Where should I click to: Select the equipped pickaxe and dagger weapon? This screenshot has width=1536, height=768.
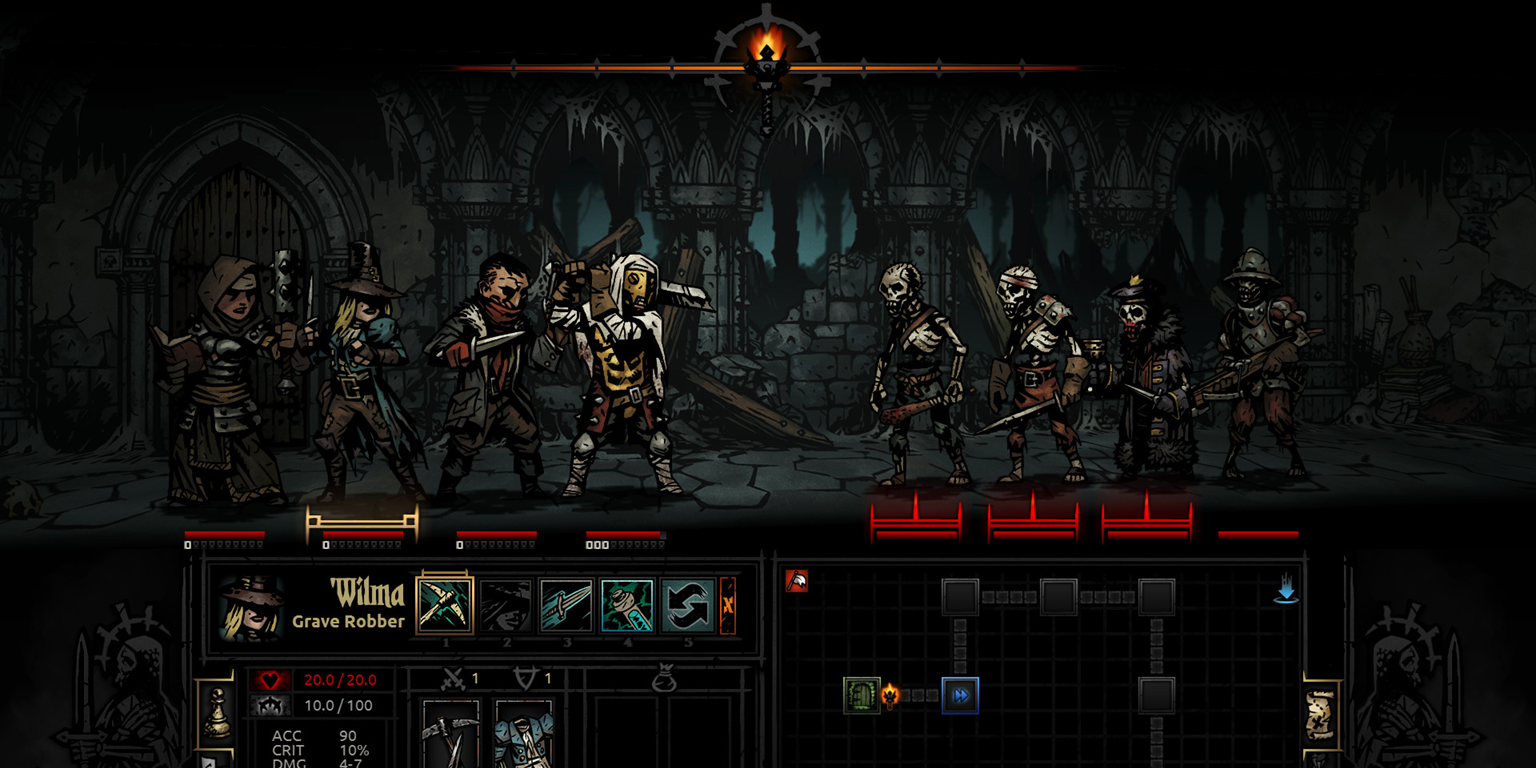point(450,733)
